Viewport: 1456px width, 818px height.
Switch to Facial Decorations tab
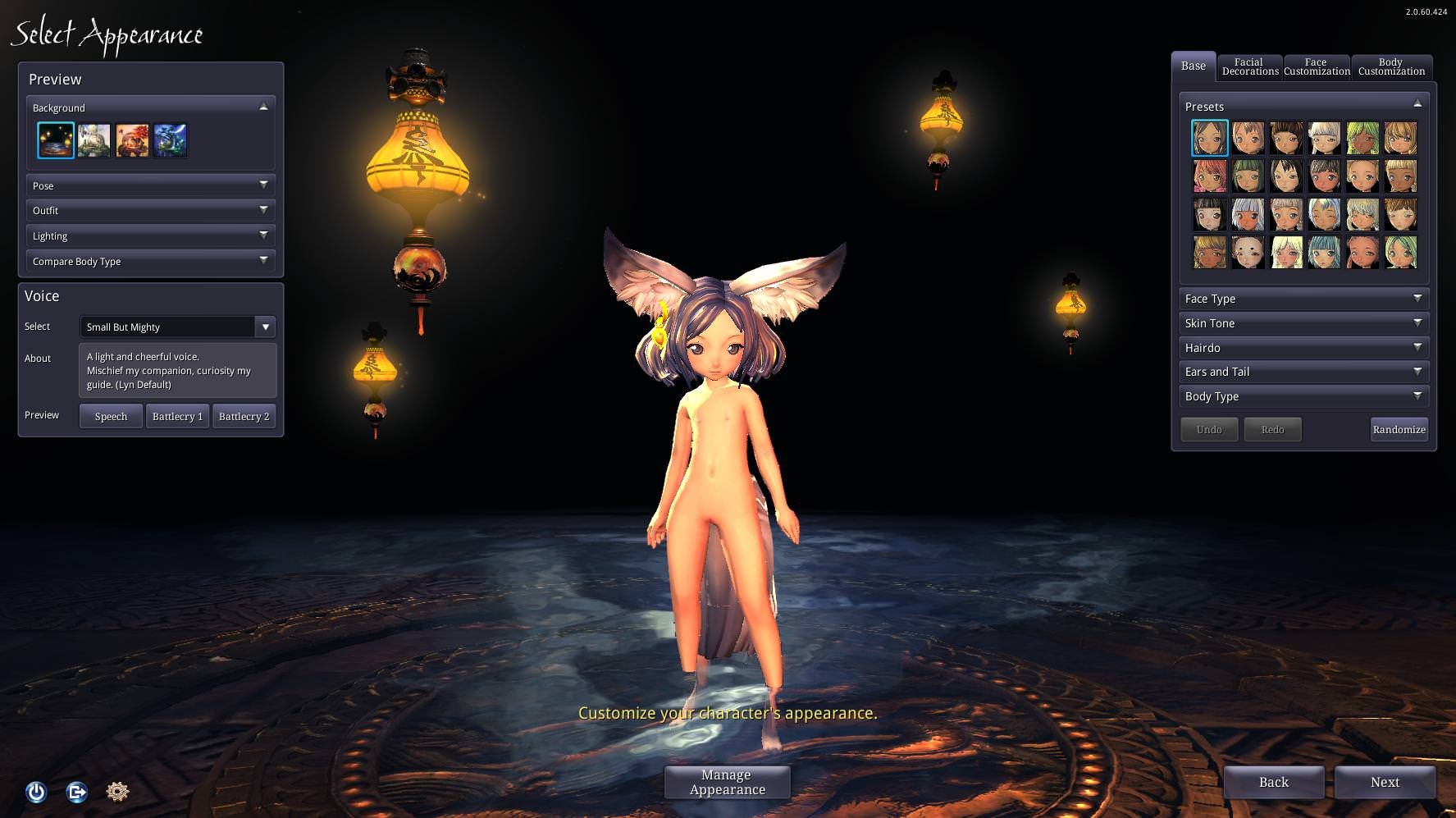pyautogui.click(x=1249, y=66)
